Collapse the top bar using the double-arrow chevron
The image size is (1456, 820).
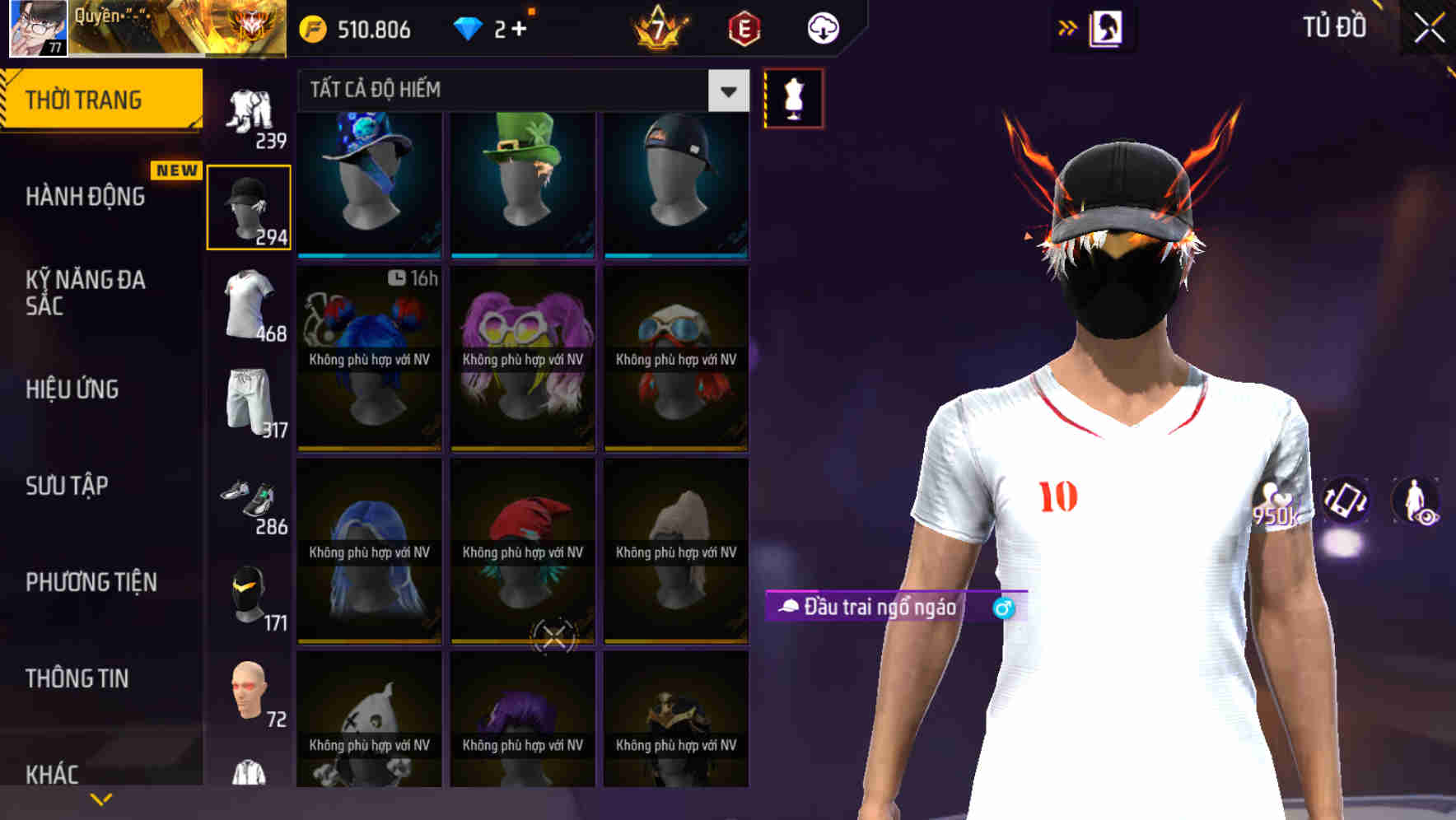(1068, 27)
